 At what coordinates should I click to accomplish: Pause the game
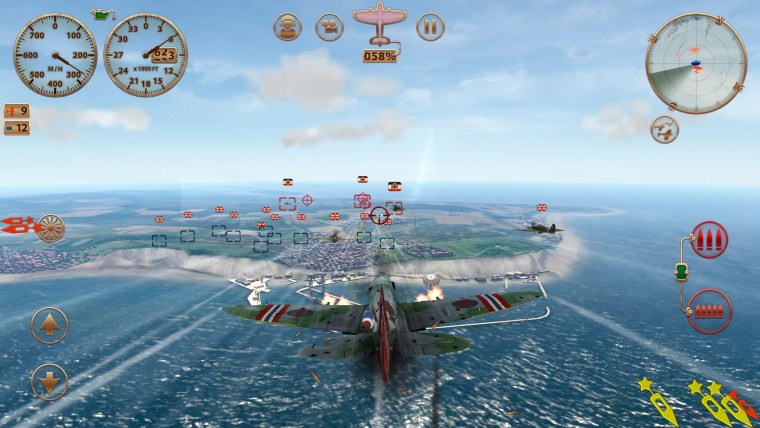[430, 27]
